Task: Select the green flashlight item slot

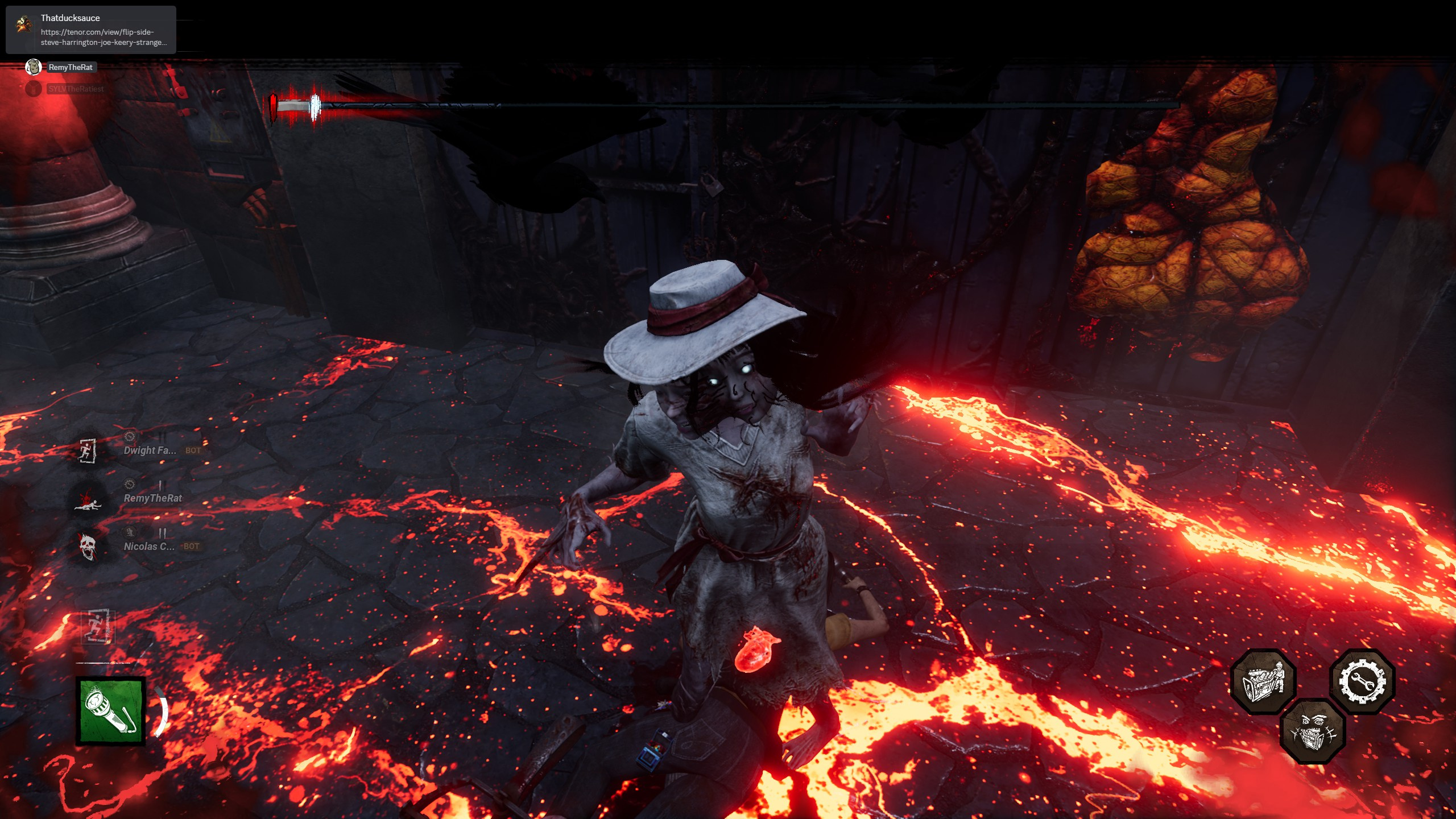Action: point(111,710)
